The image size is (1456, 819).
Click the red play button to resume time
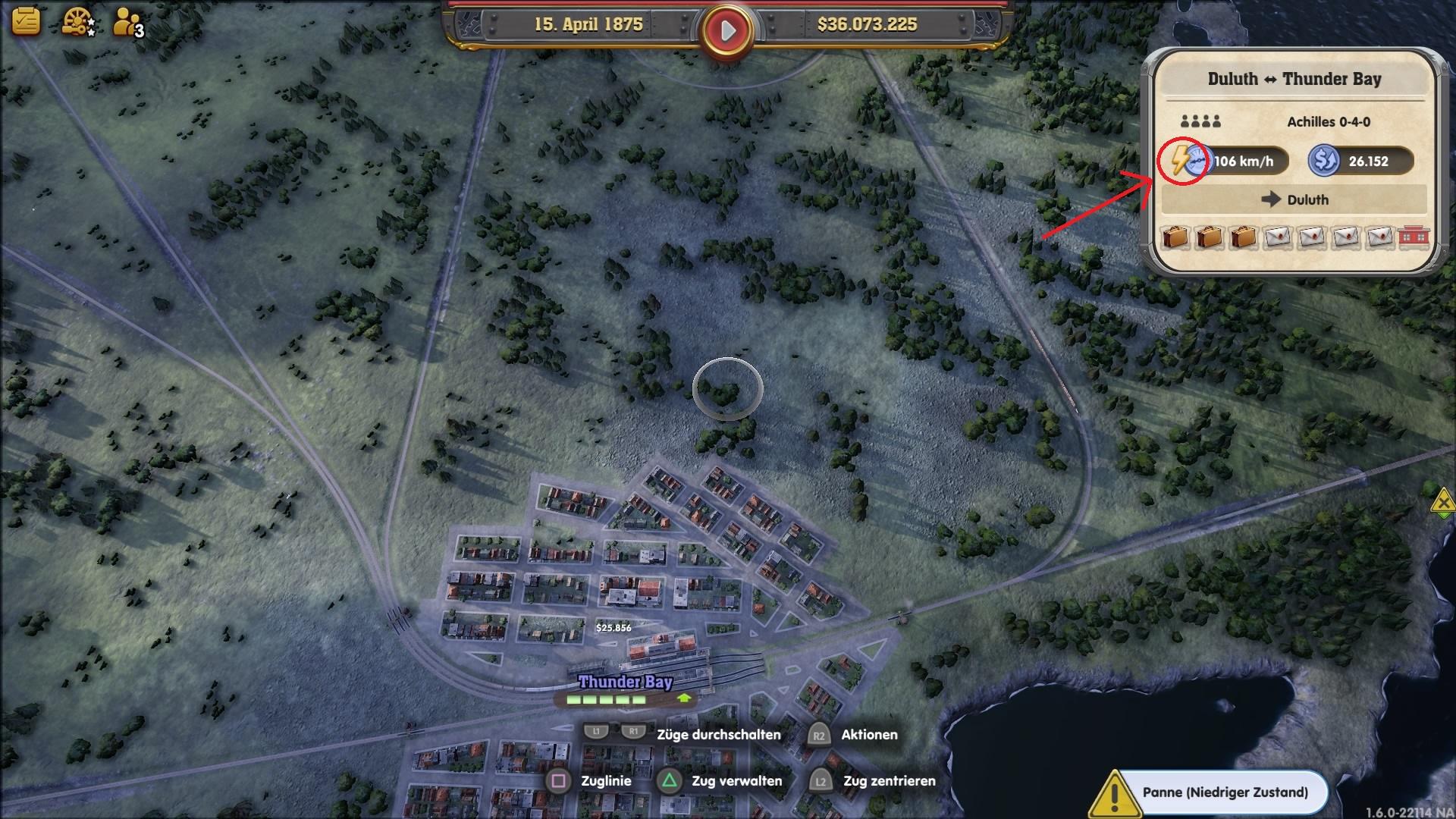[x=726, y=31]
